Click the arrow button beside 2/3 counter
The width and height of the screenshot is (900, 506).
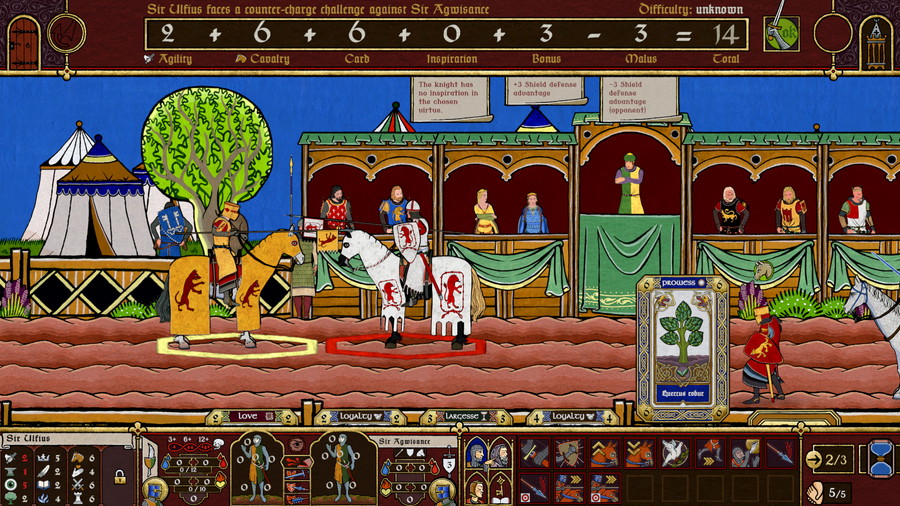815,459
